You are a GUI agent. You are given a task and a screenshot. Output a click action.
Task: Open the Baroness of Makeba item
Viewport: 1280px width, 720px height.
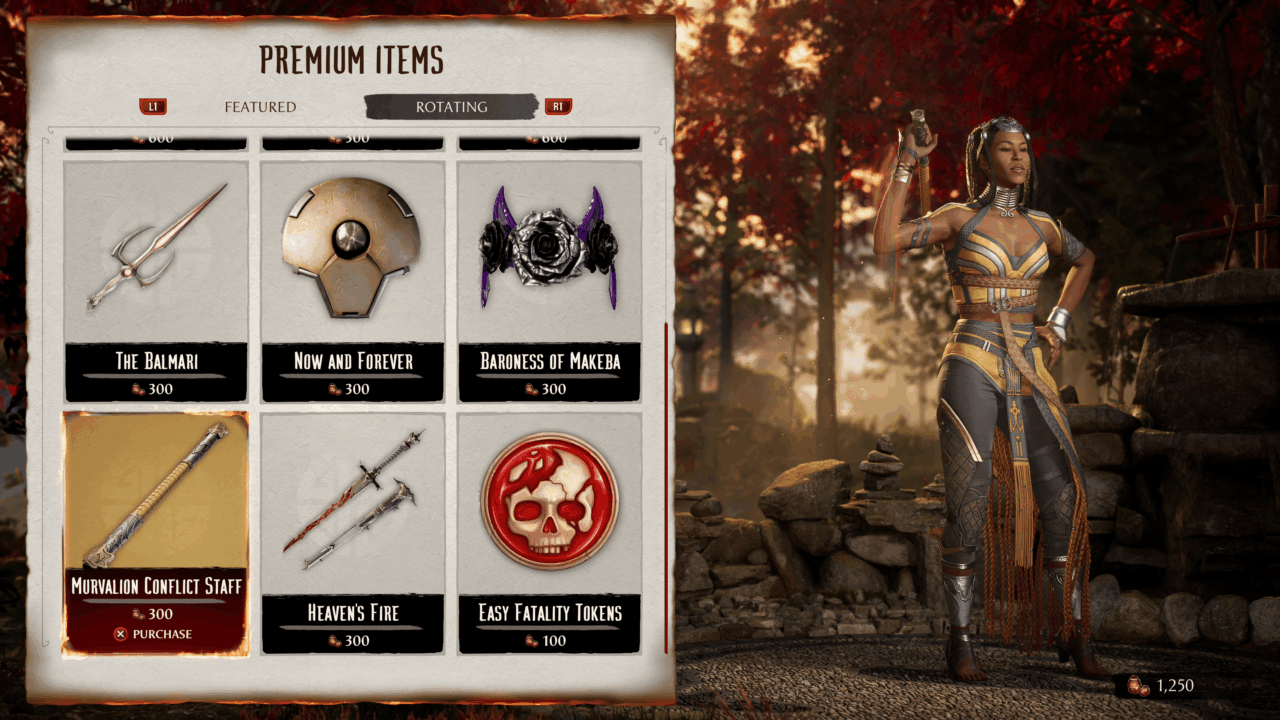549,280
